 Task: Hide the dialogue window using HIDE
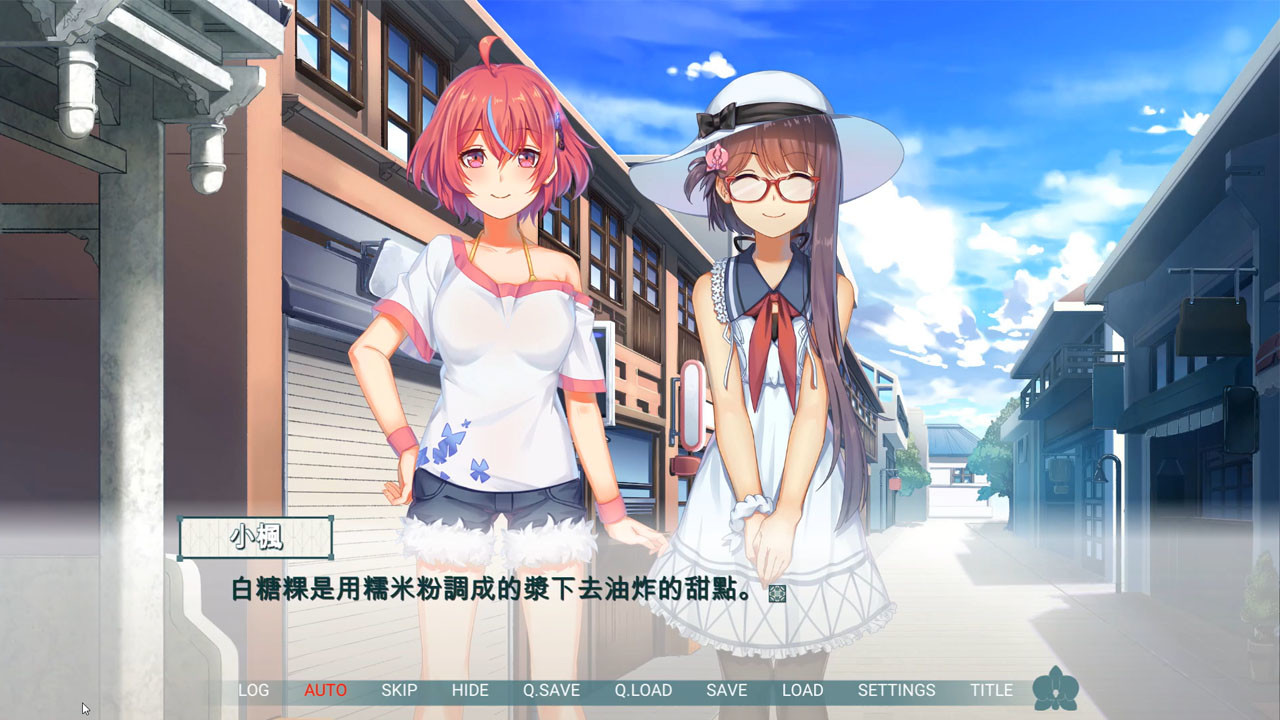470,690
